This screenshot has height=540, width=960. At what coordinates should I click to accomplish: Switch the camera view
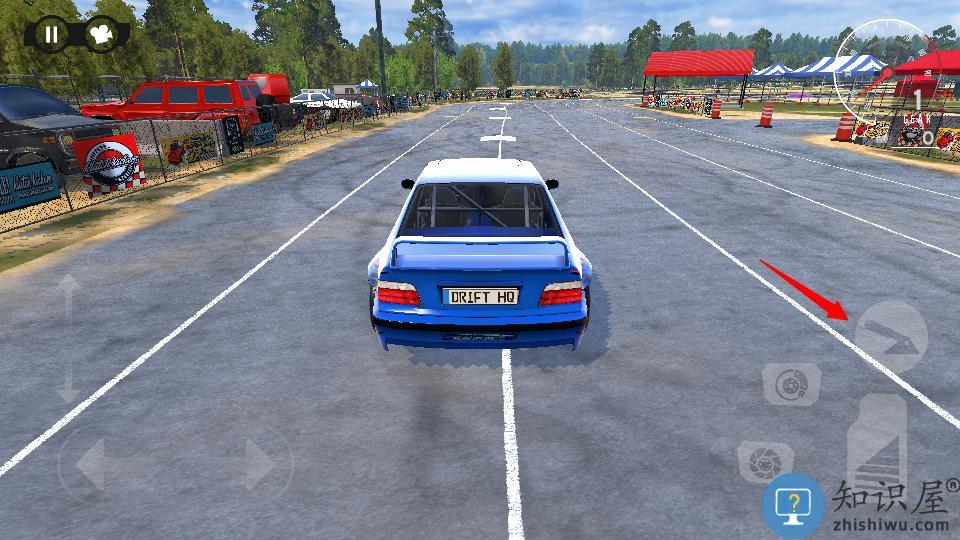(x=100, y=35)
